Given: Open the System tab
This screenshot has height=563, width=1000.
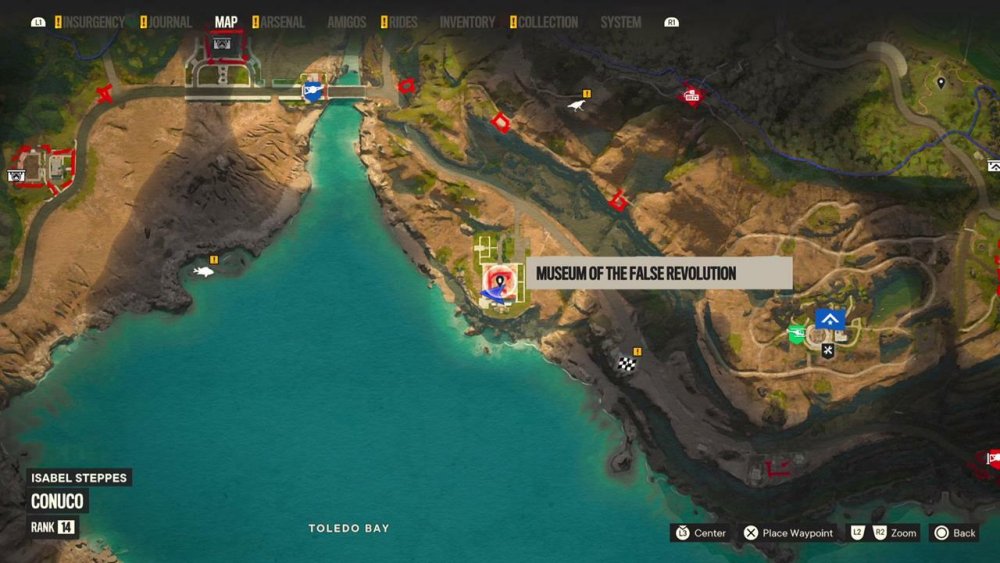Looking at the screenshot, I should click(621, 22).
